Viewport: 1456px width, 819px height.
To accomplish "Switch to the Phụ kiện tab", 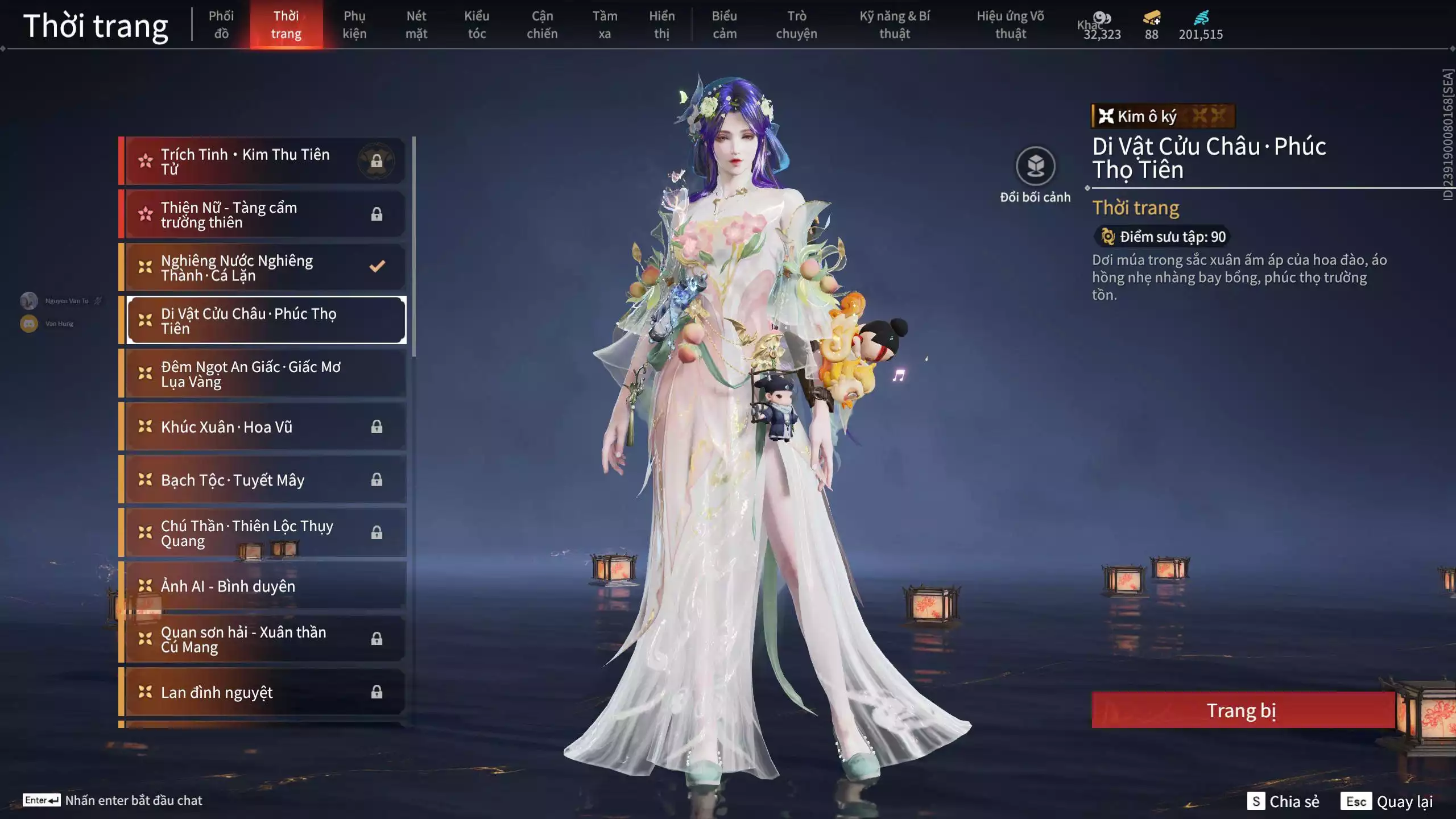I will pos(354,24).
